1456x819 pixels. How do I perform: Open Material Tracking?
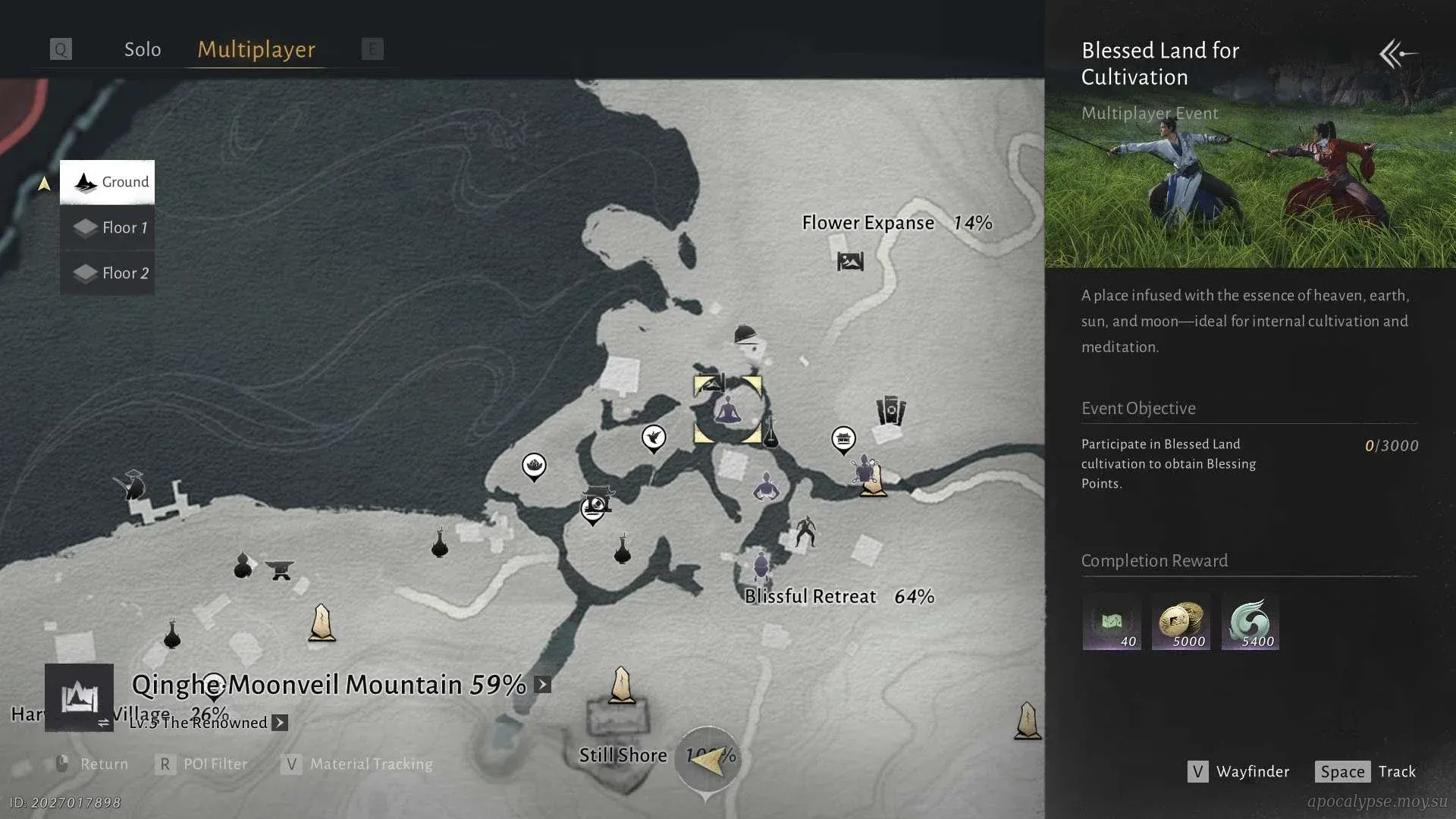pyautogui.click(x=357, y=764)
